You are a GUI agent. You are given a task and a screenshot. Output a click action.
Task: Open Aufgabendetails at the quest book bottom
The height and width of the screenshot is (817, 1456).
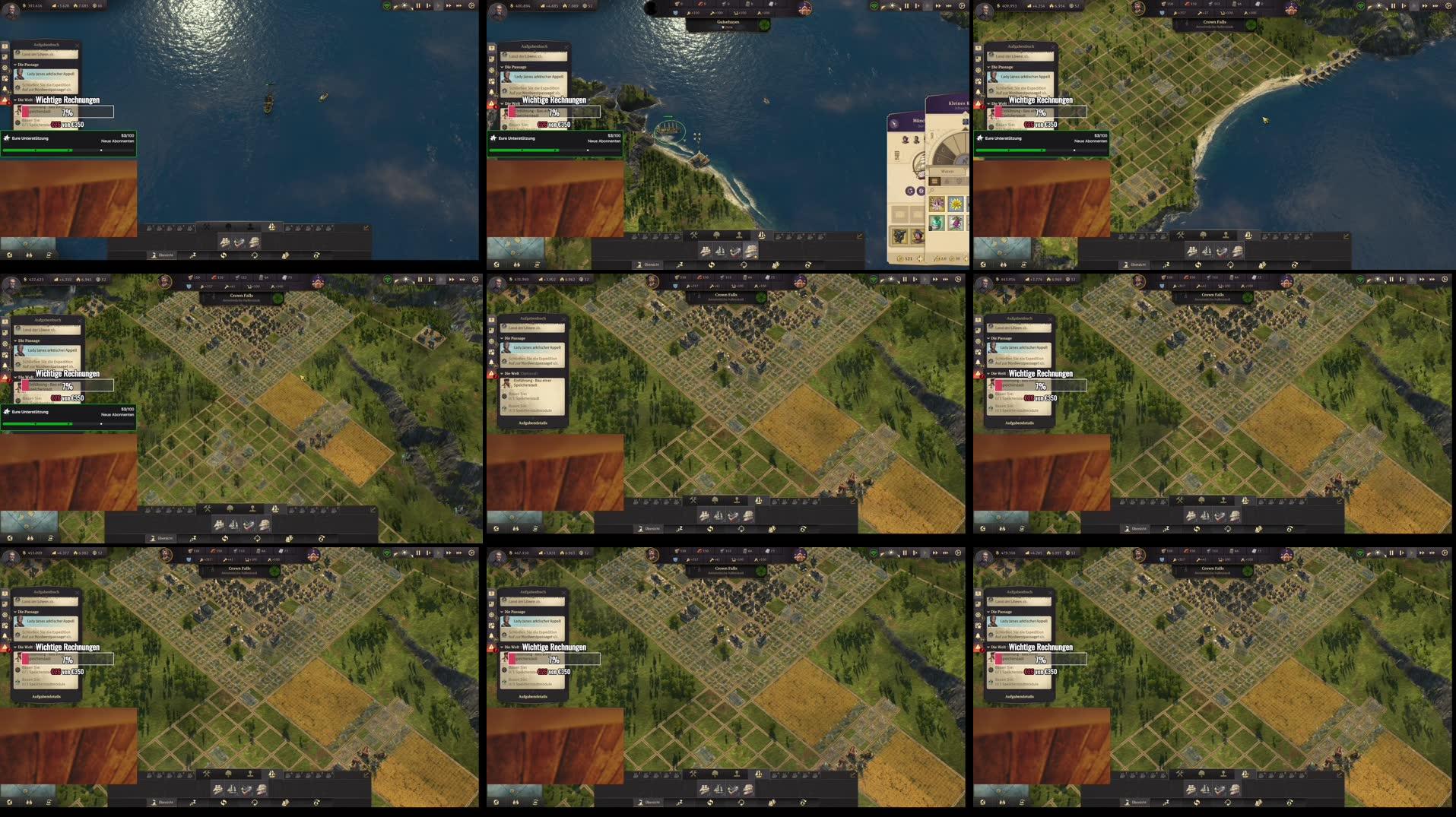[x=533, y=423]
